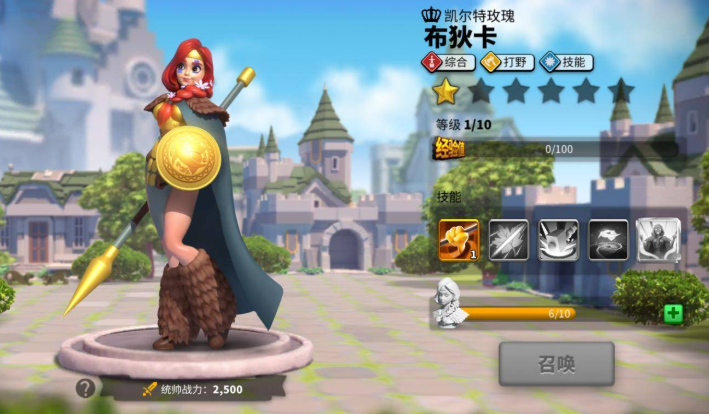Open the question mark help icon

(86, 388)
